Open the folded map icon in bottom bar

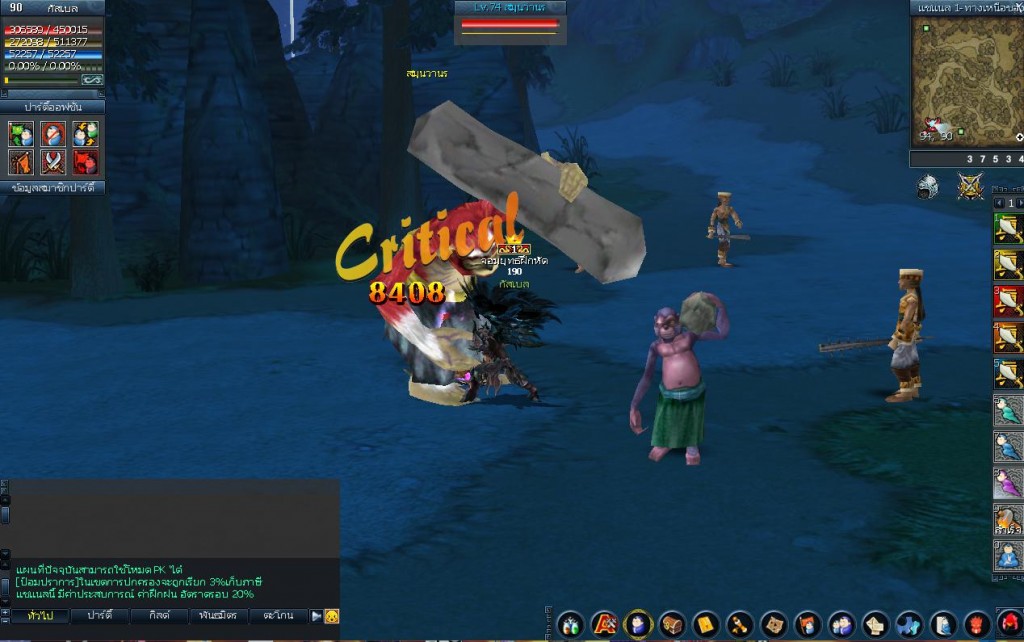(x=774, y=625)
